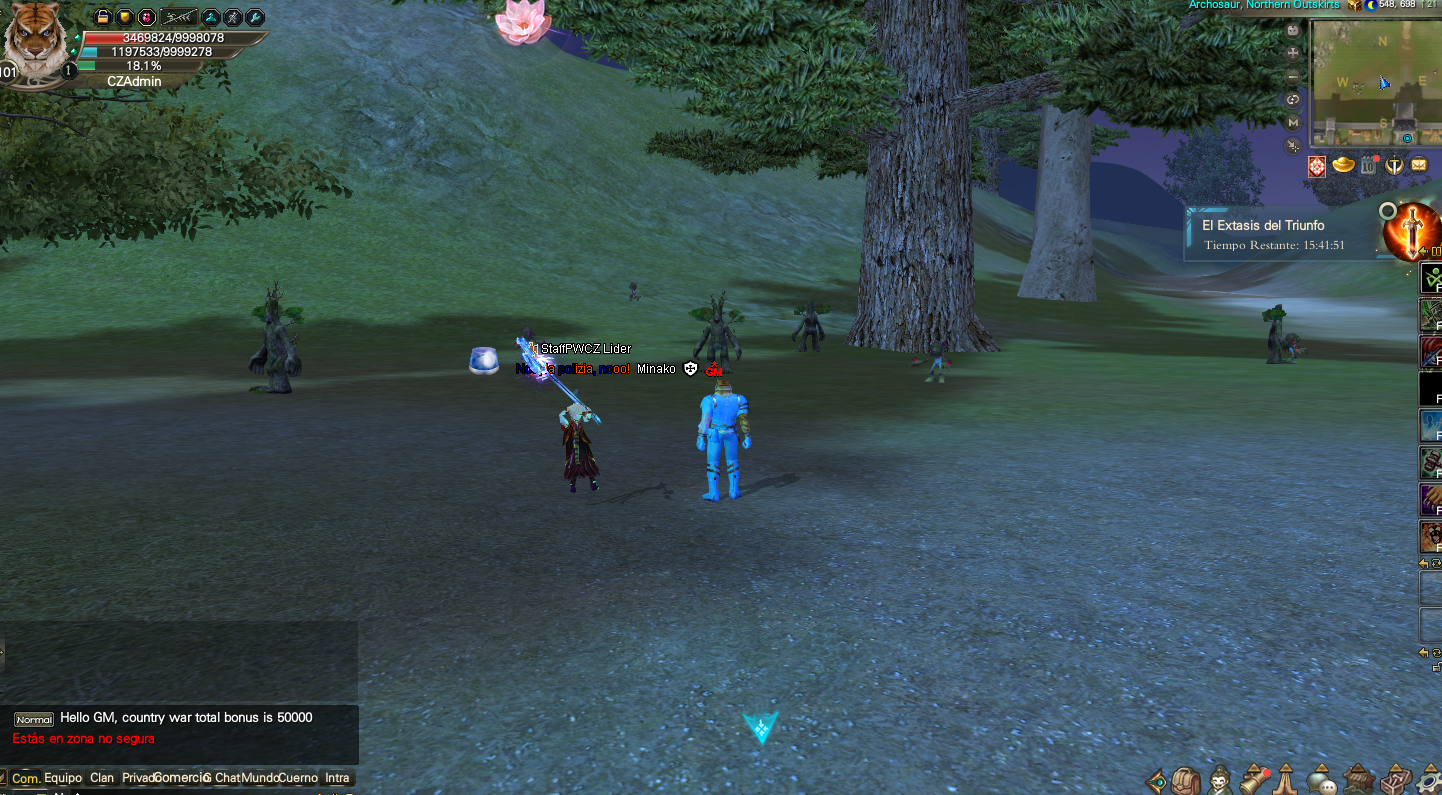Open the mail envelope icon
The image size is (1442, 795).
[1419, 165]
